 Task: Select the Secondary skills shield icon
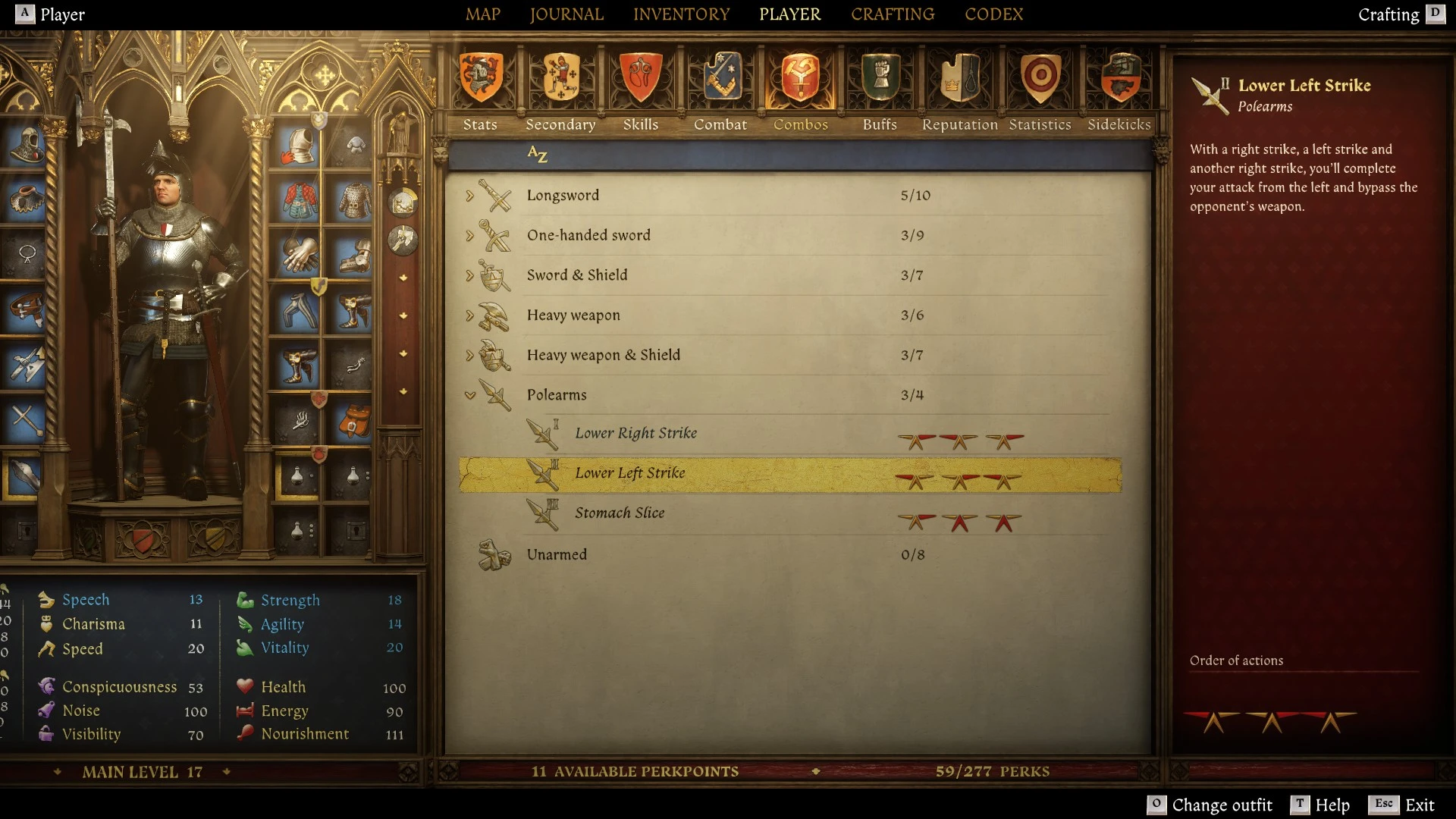(560, 78)
